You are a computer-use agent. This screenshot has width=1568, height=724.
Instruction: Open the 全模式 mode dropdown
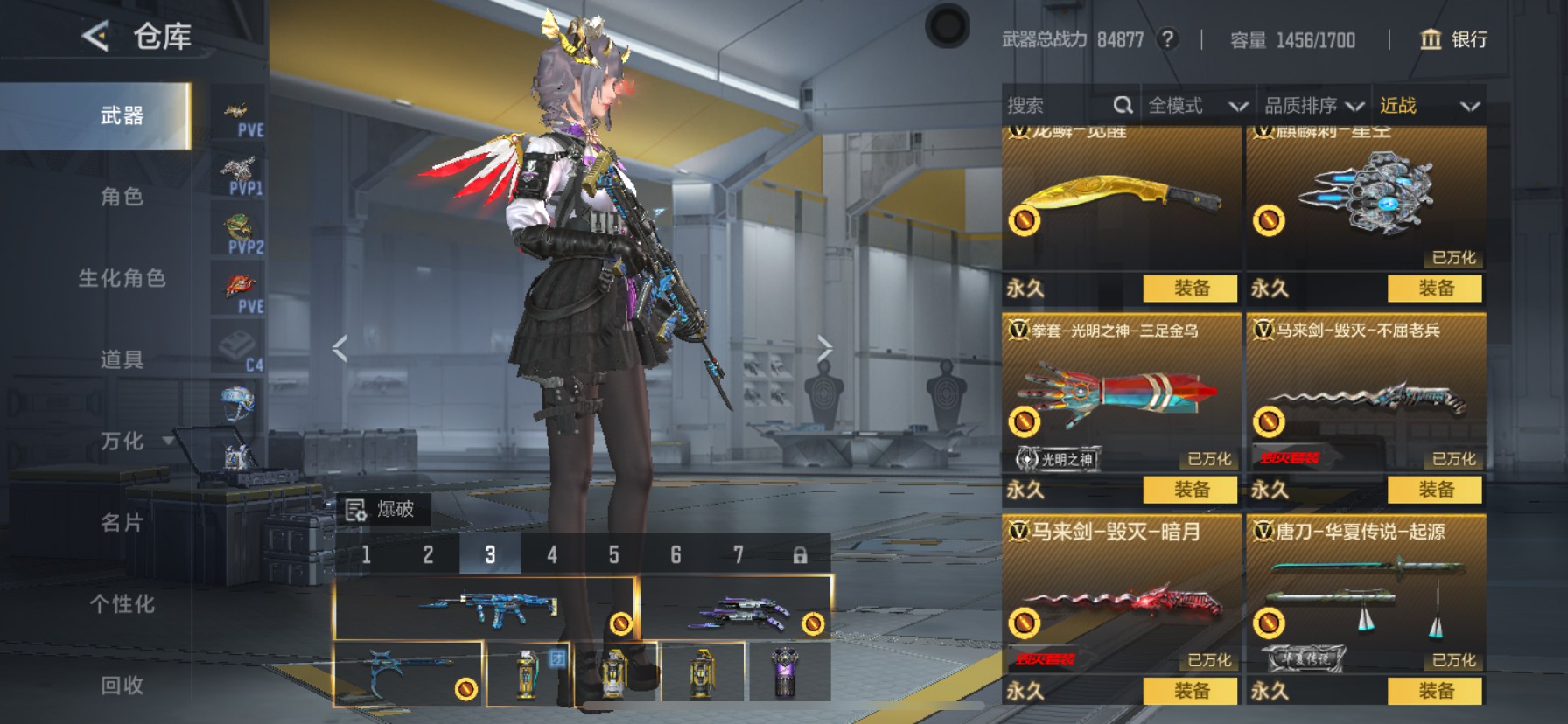(1197, 106)
